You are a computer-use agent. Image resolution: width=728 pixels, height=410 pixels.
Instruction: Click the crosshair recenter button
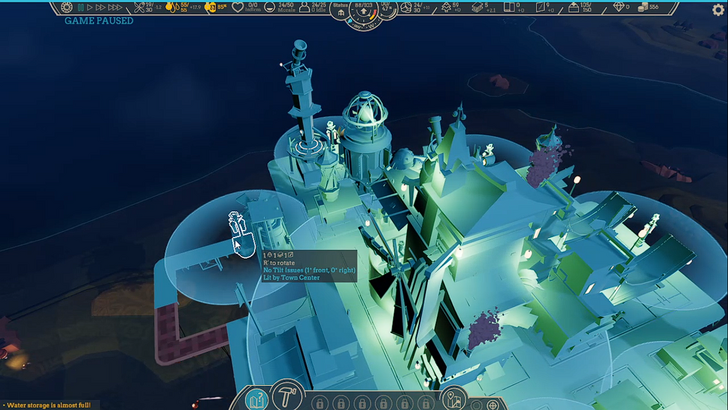[493, 405]
